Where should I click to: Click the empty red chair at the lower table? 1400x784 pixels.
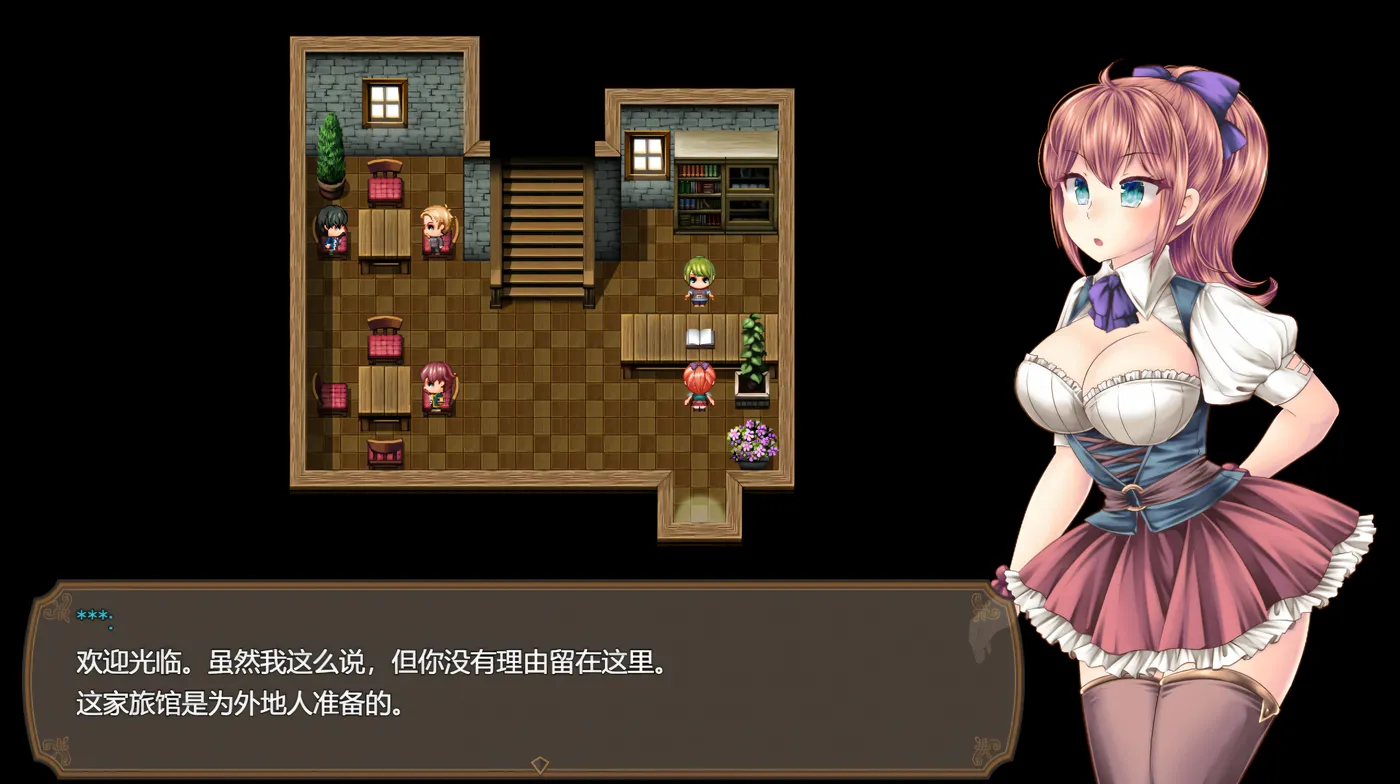point(385,343)
